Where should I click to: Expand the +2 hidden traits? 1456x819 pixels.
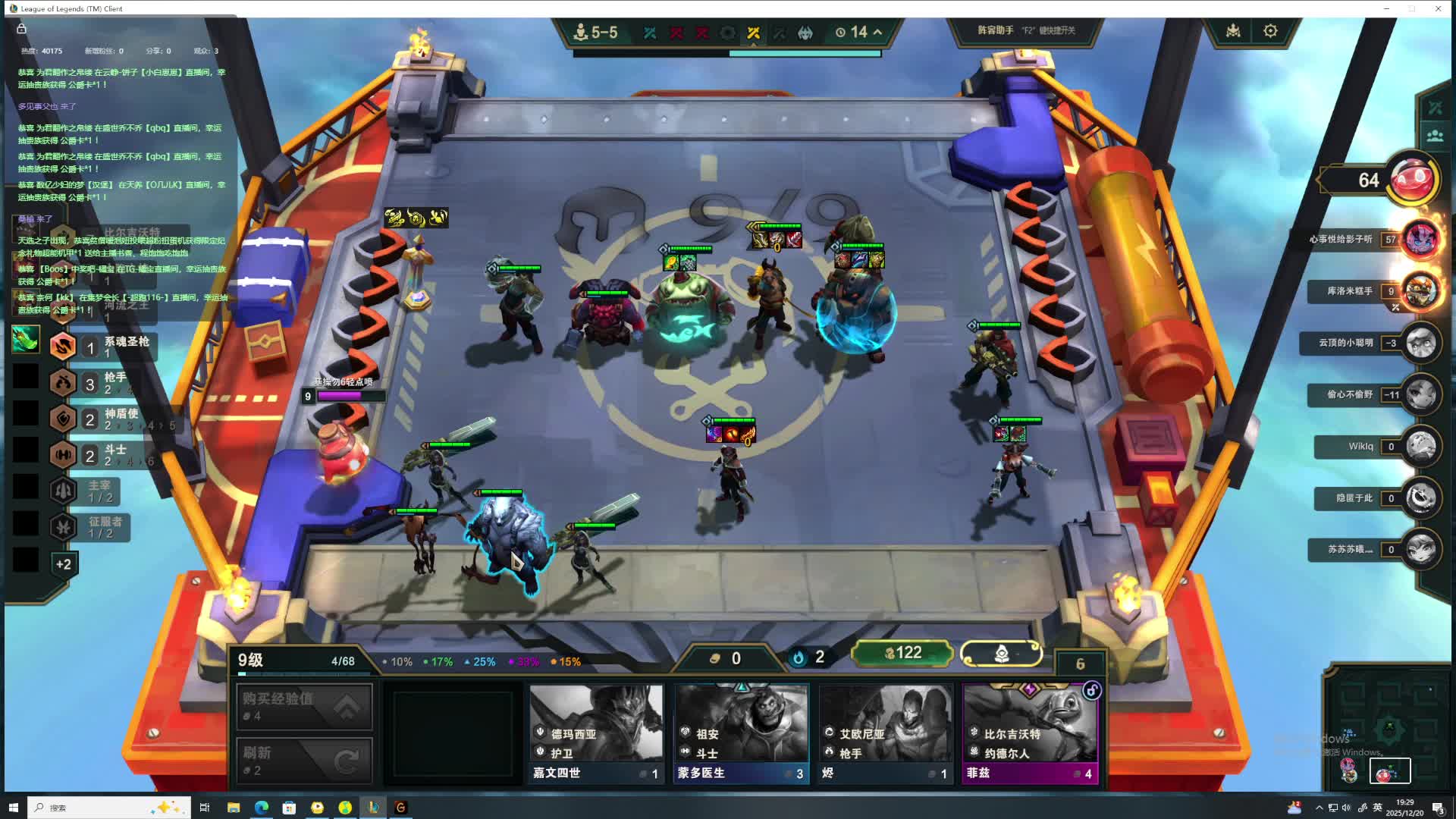[x=63, y=564]
